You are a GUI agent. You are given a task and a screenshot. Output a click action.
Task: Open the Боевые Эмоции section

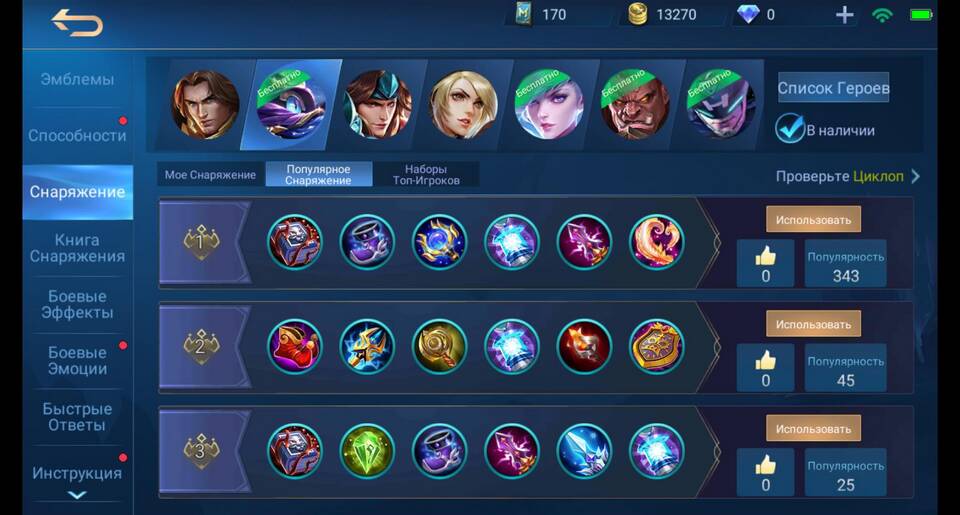77,360
